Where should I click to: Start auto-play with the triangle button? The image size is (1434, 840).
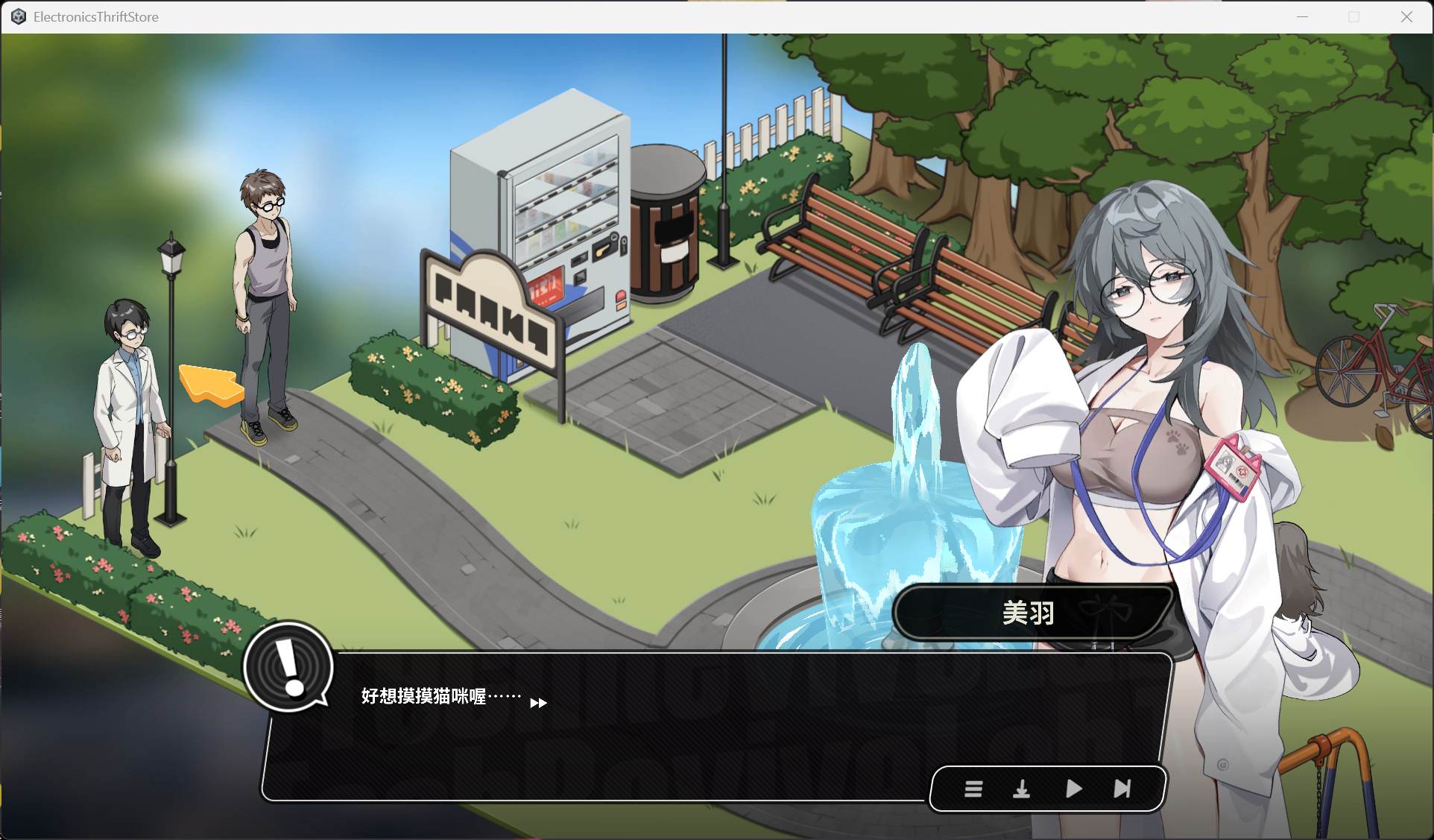pyautogui.click(x=1073, y=789)
